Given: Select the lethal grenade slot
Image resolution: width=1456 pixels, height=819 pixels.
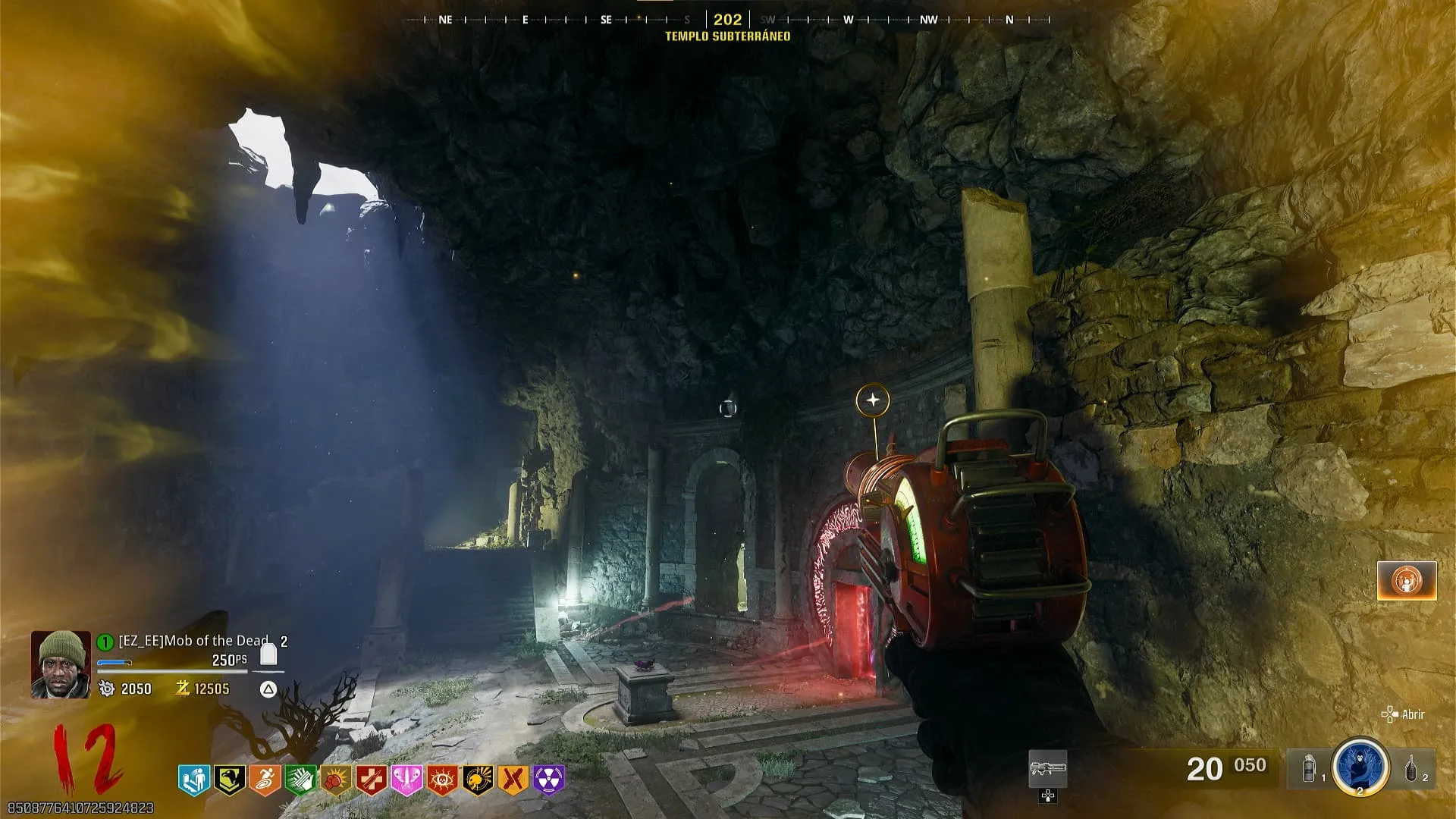Looking at the screenshot, I should tap(1412, 769).
